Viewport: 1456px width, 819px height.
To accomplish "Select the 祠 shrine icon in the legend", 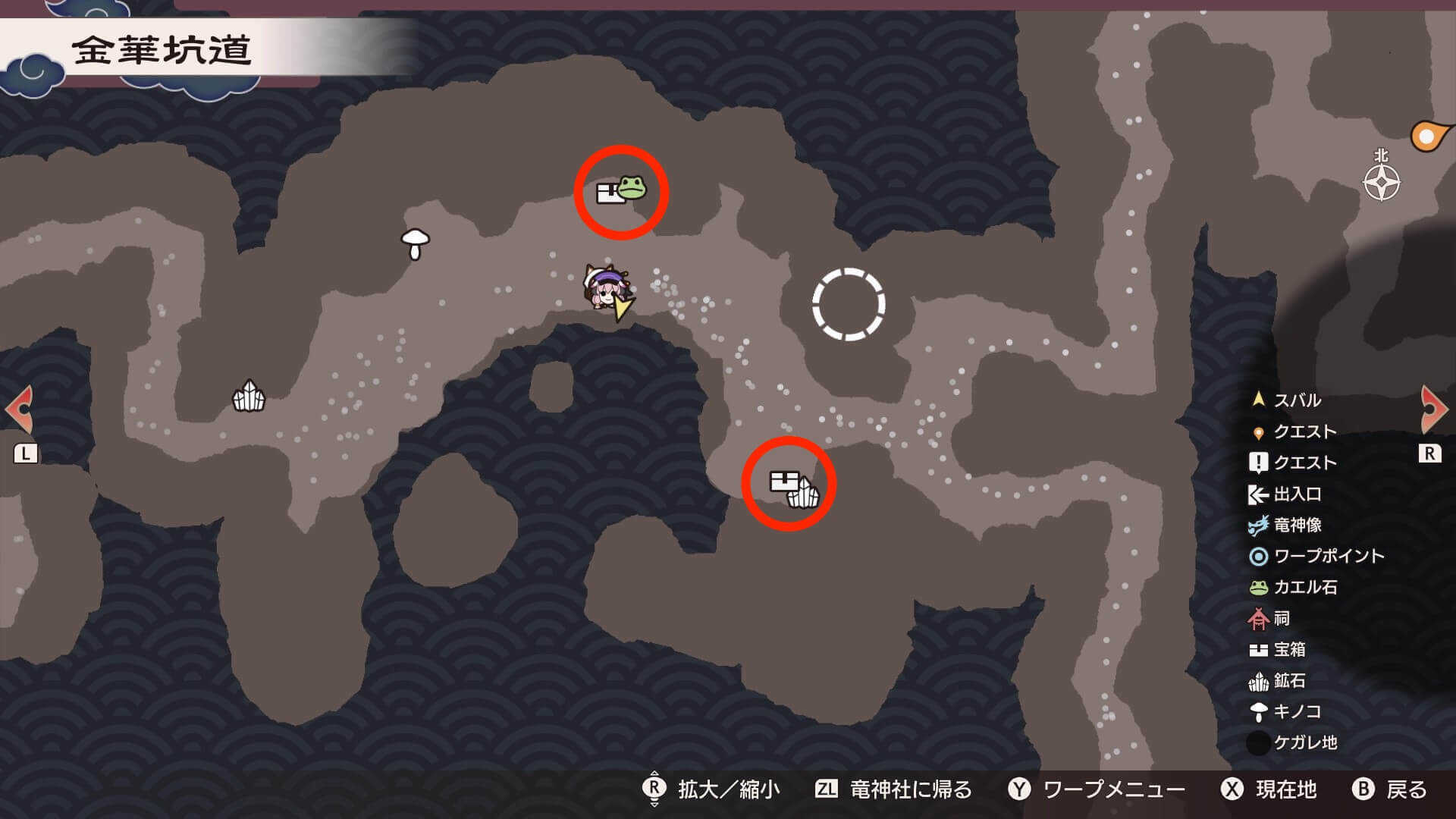I will pyautogui.click(x=1258, y=619).
